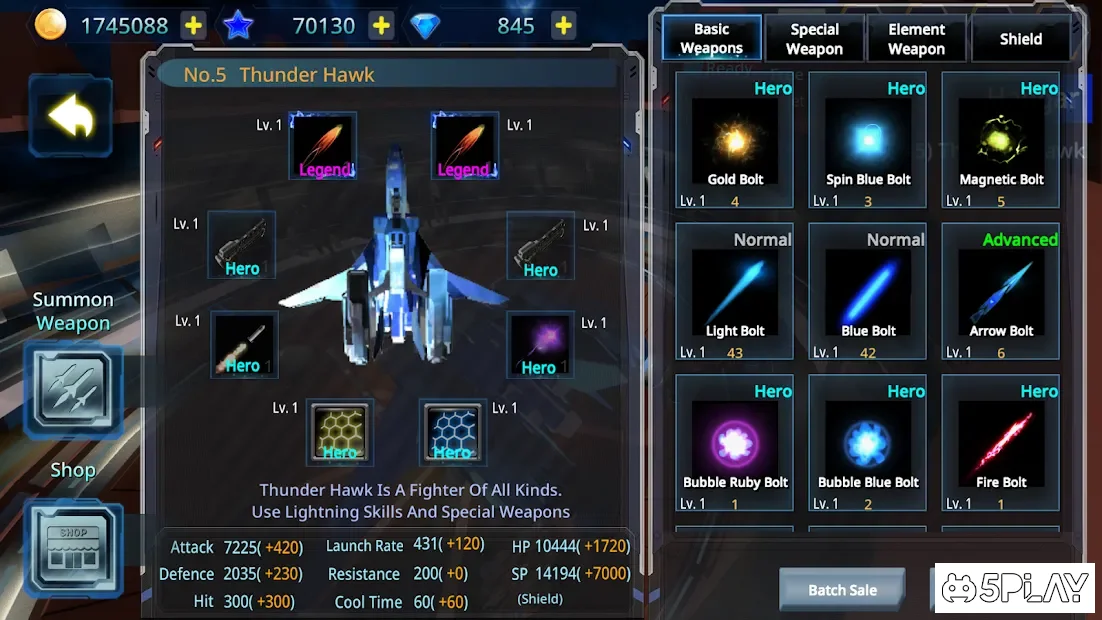Select the blue honeycomb shield slot
This screenshot has width=1102, height=620.
[452, 432]
